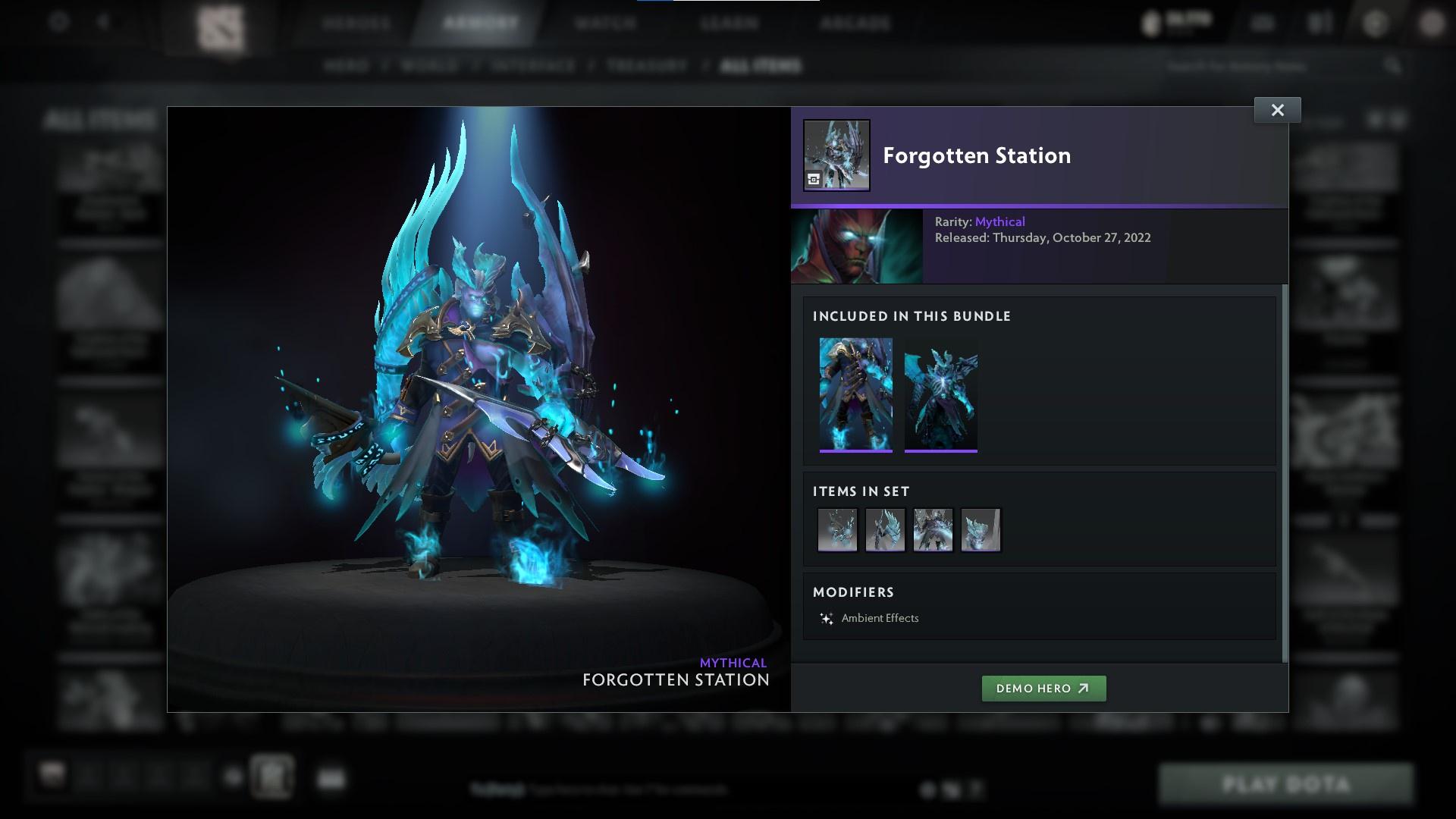
Task: Select the second cosmetic under Included In This Bundle
Action: click(x=941, y=394)
